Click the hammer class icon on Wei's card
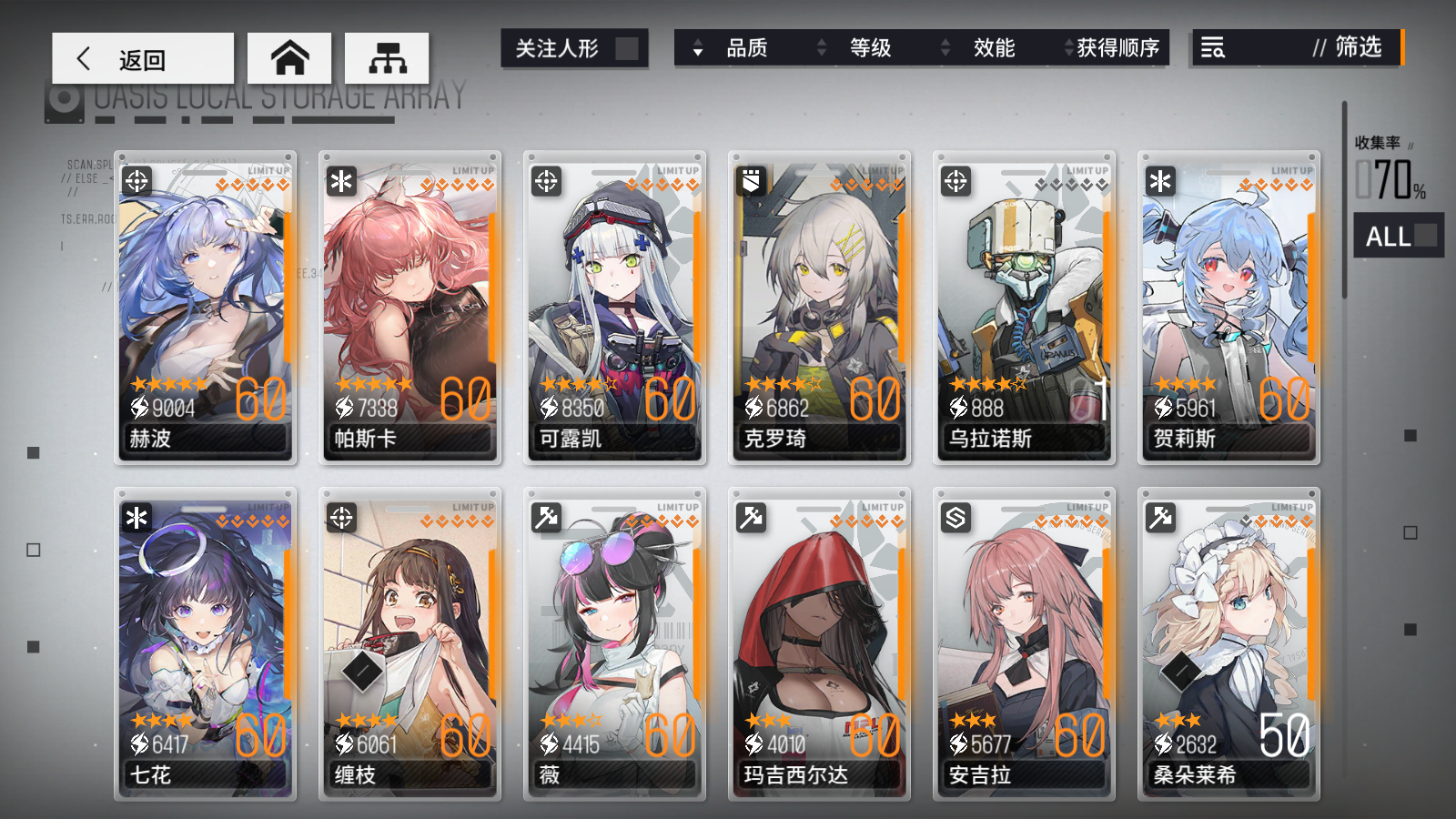1456x819 pixels. [x=544, y=518]
